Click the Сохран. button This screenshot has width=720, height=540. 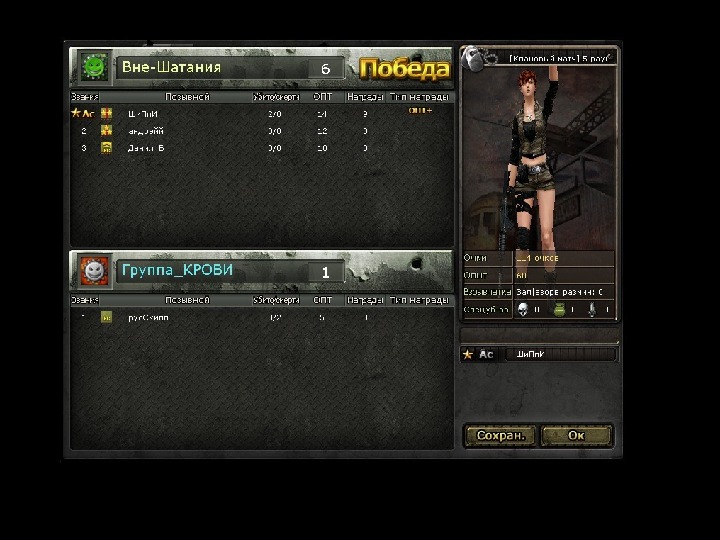click(501, 436)
